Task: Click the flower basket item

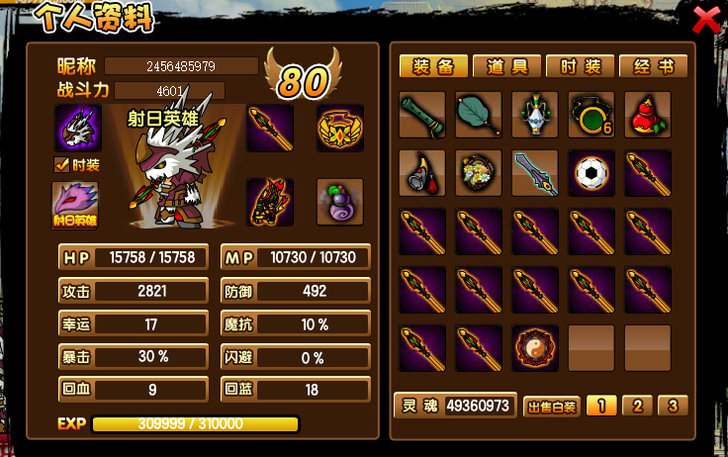Action: (479, 173)
